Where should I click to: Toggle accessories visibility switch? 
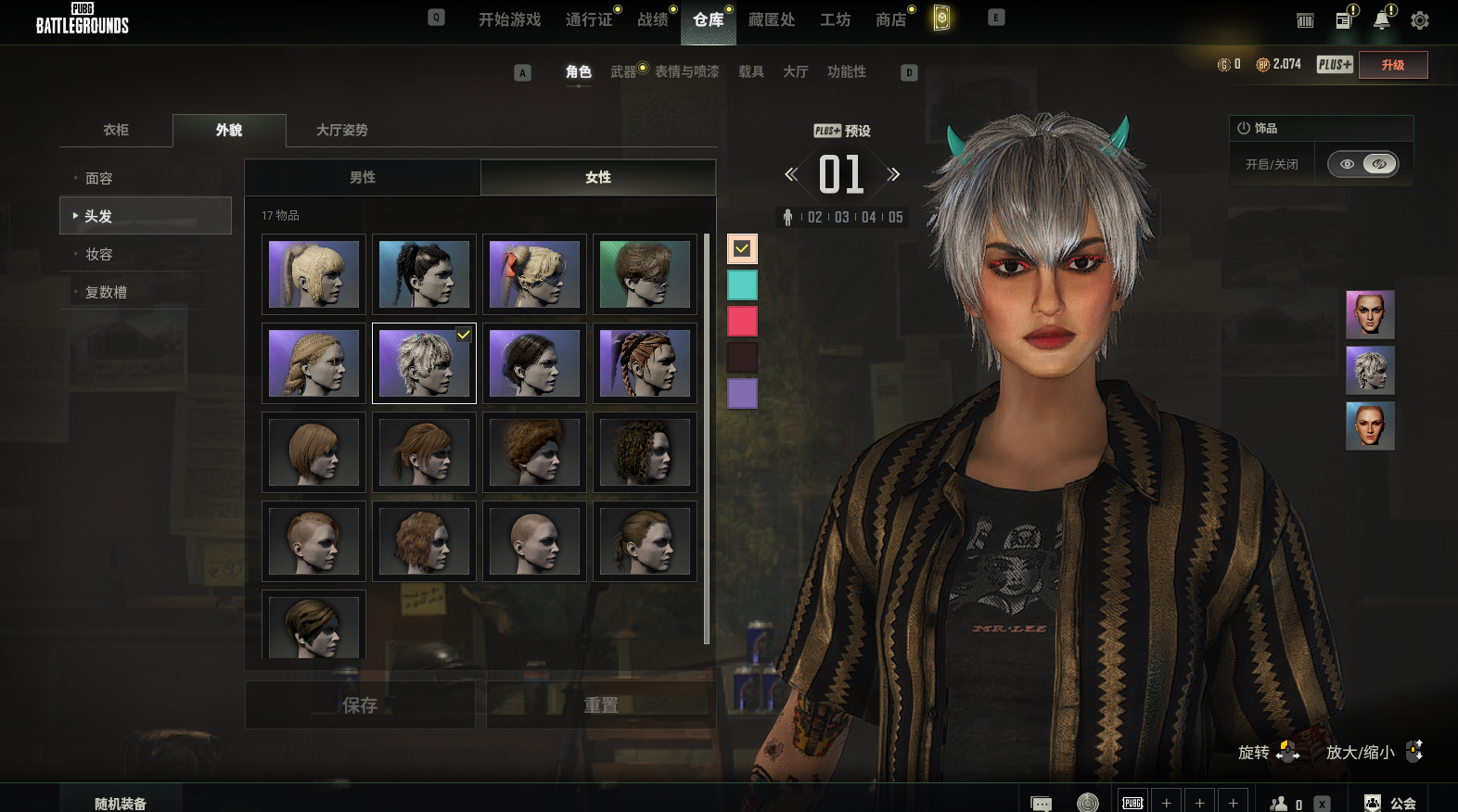[x=1362, y=164]
